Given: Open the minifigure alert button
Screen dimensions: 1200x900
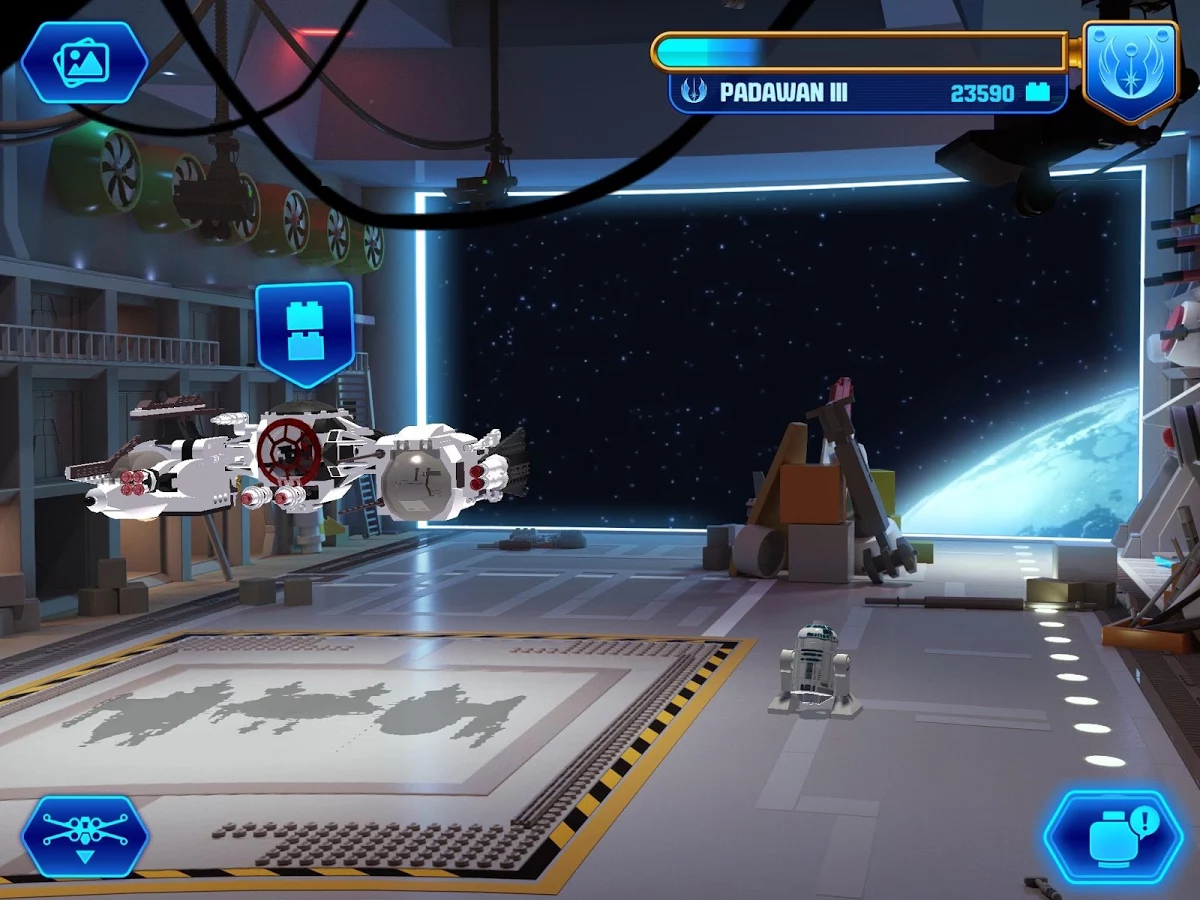Looking at the screenshot, I should click(1113, 836).
